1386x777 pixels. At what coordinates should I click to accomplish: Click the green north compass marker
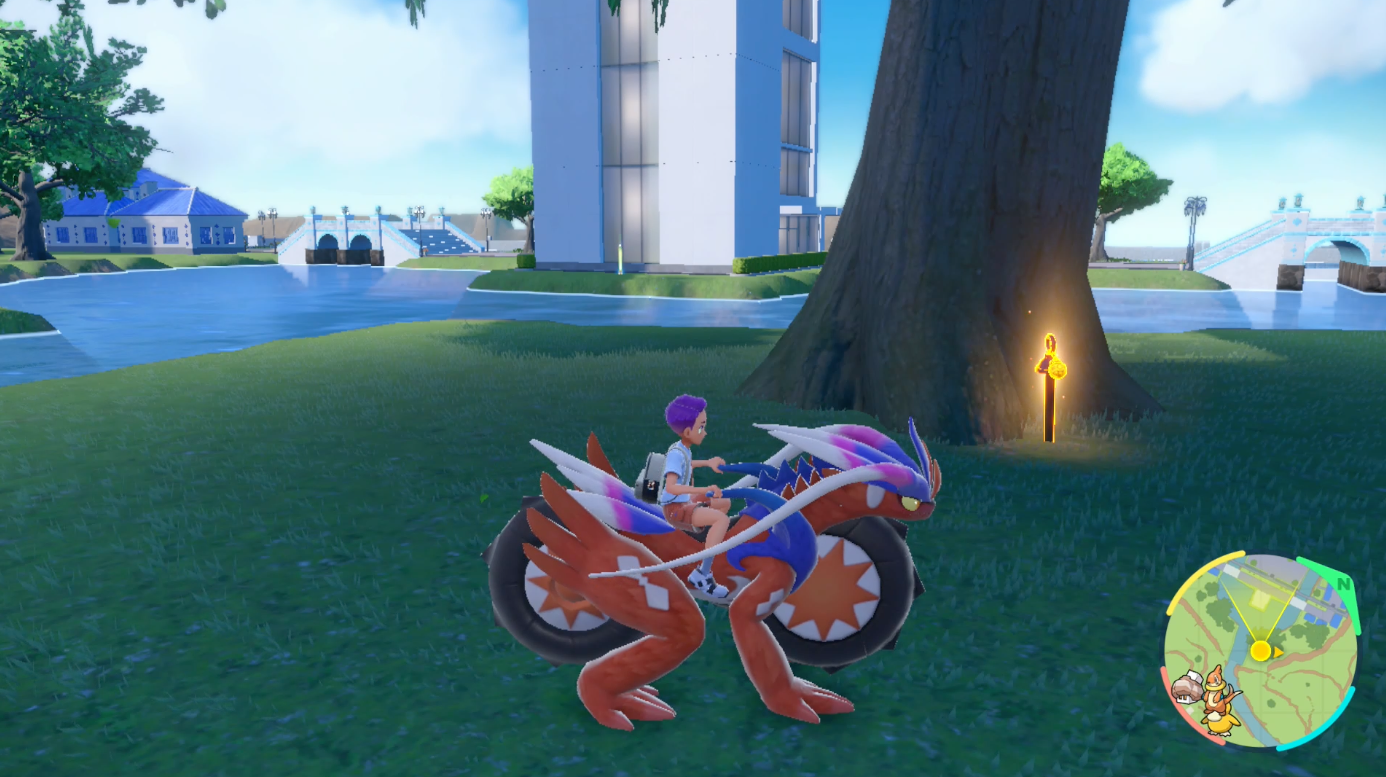pyautogui.click(x=1342, y=583)
